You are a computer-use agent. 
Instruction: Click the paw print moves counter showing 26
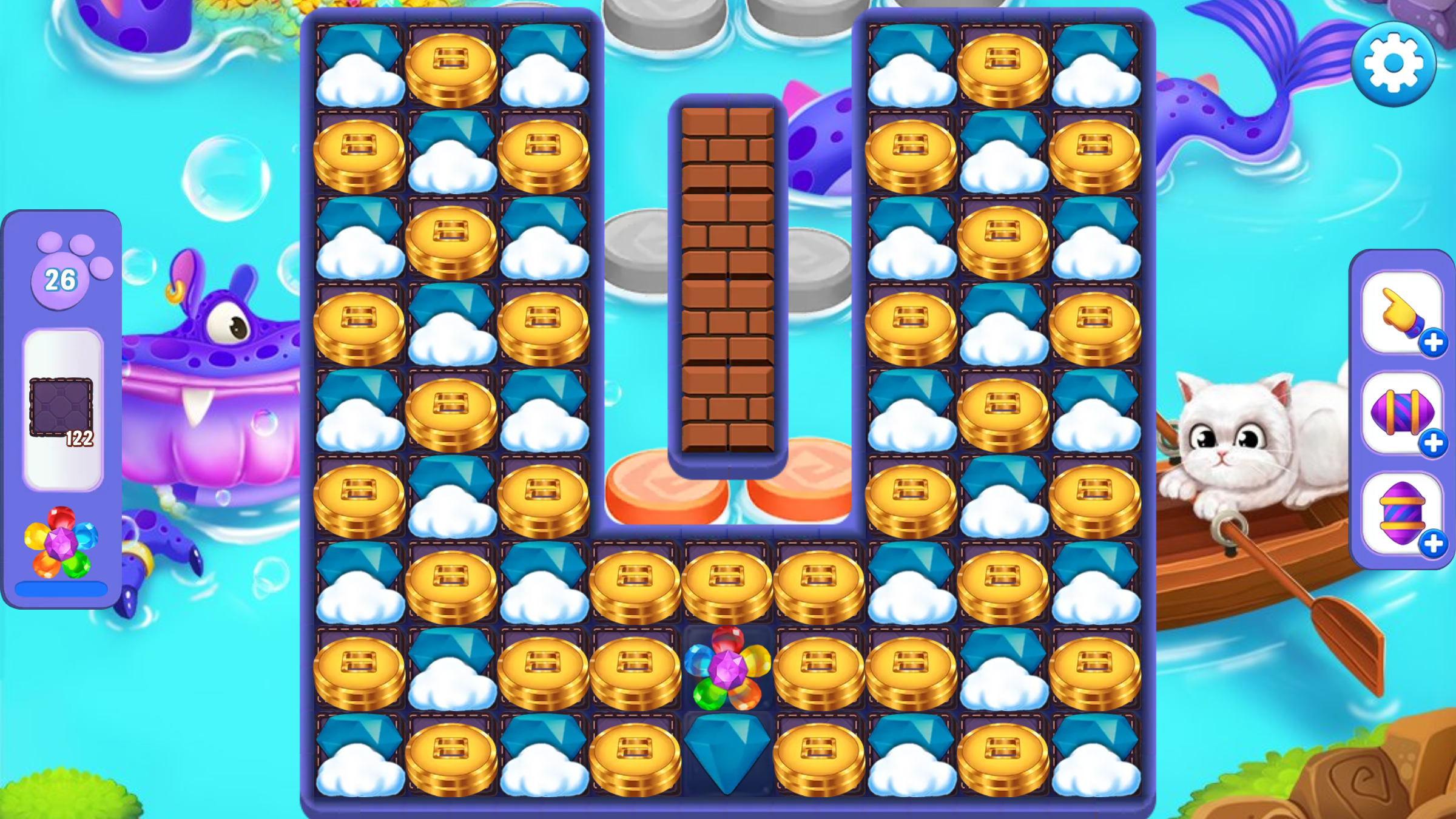59,280
